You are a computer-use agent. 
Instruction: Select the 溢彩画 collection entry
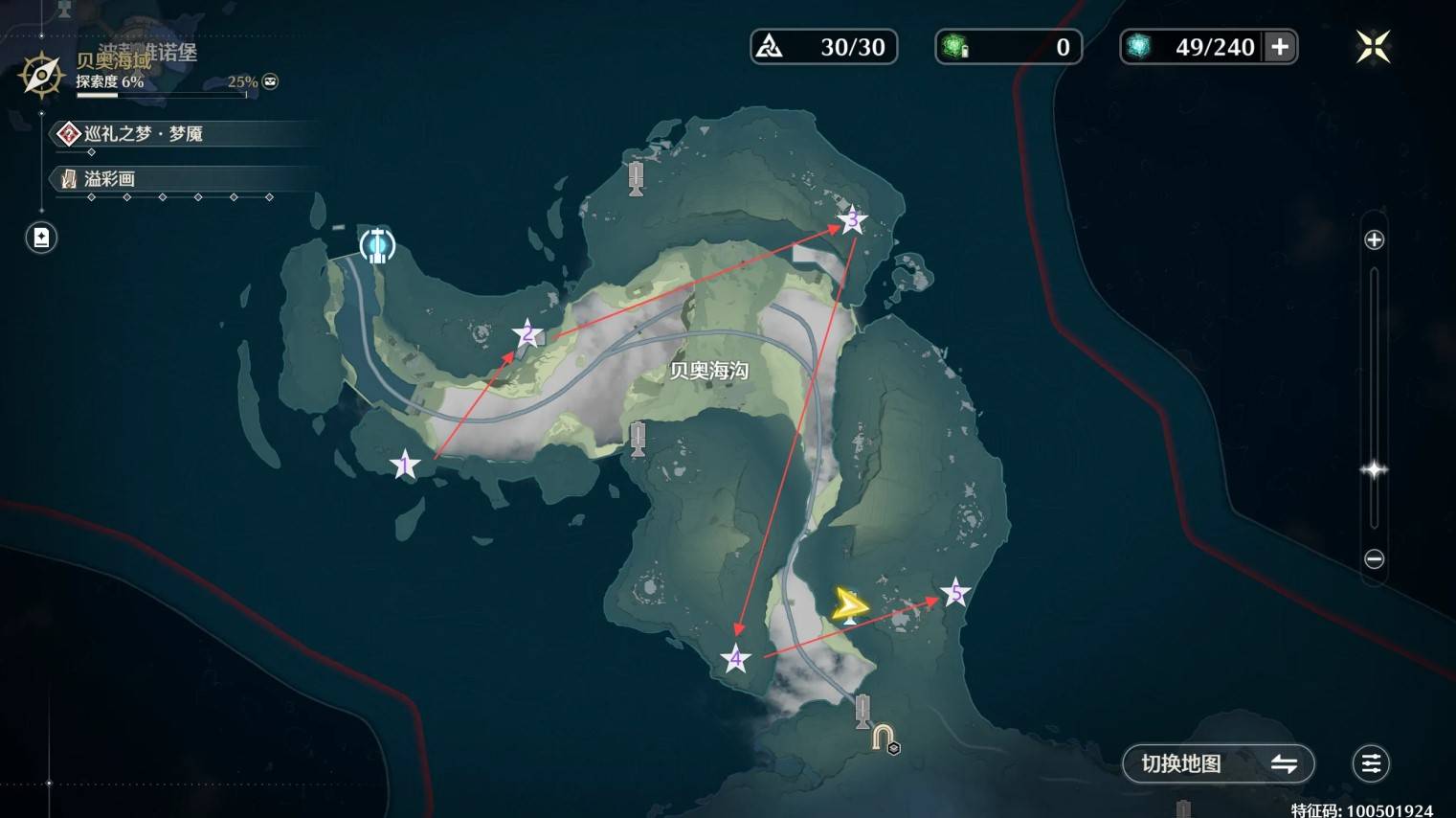coord(110,178)
